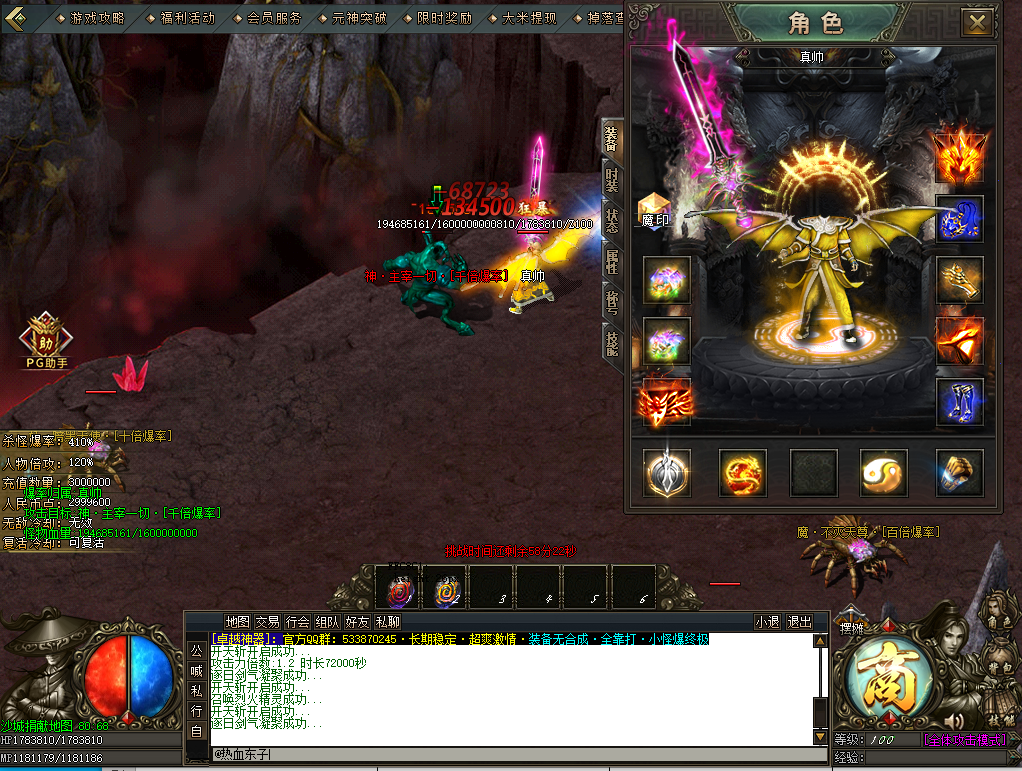
Task: Select the golden gauntlet equipment slot
Action: (x=959, y=281)
